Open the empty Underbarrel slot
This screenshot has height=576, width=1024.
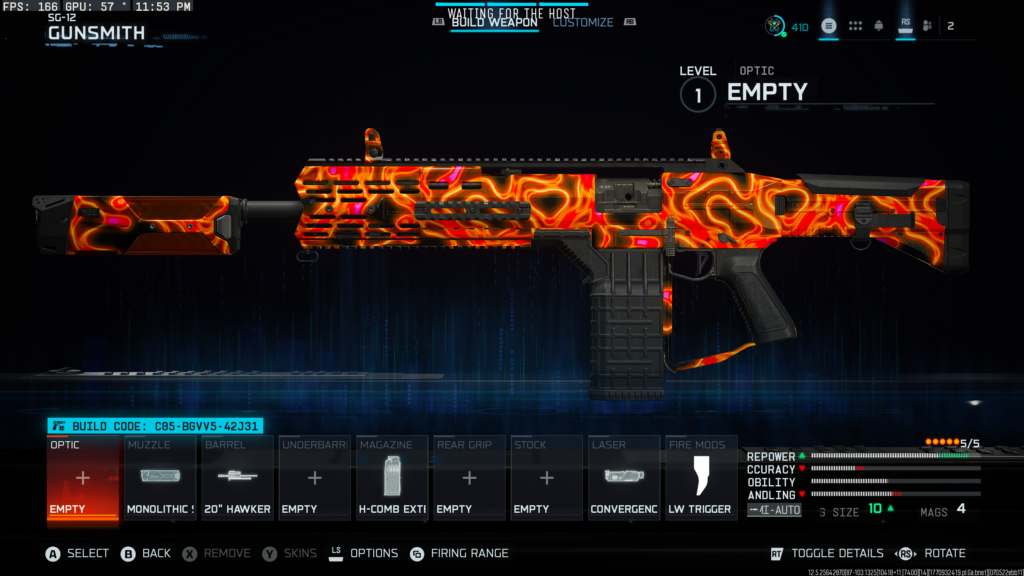click(x=314, y=478)
